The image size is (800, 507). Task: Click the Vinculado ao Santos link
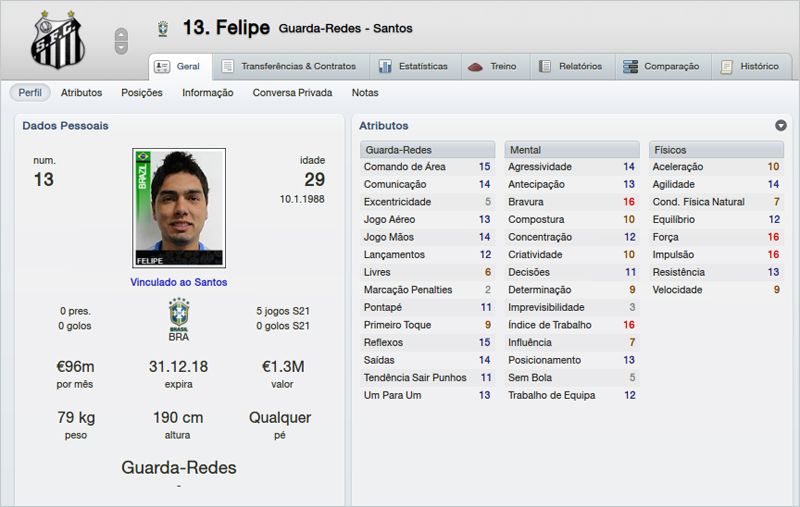(x=179, y=282)
